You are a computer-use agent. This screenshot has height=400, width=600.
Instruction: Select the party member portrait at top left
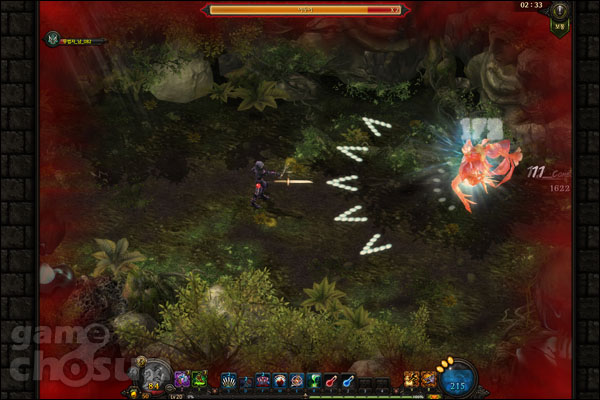[x=51, y=39]
